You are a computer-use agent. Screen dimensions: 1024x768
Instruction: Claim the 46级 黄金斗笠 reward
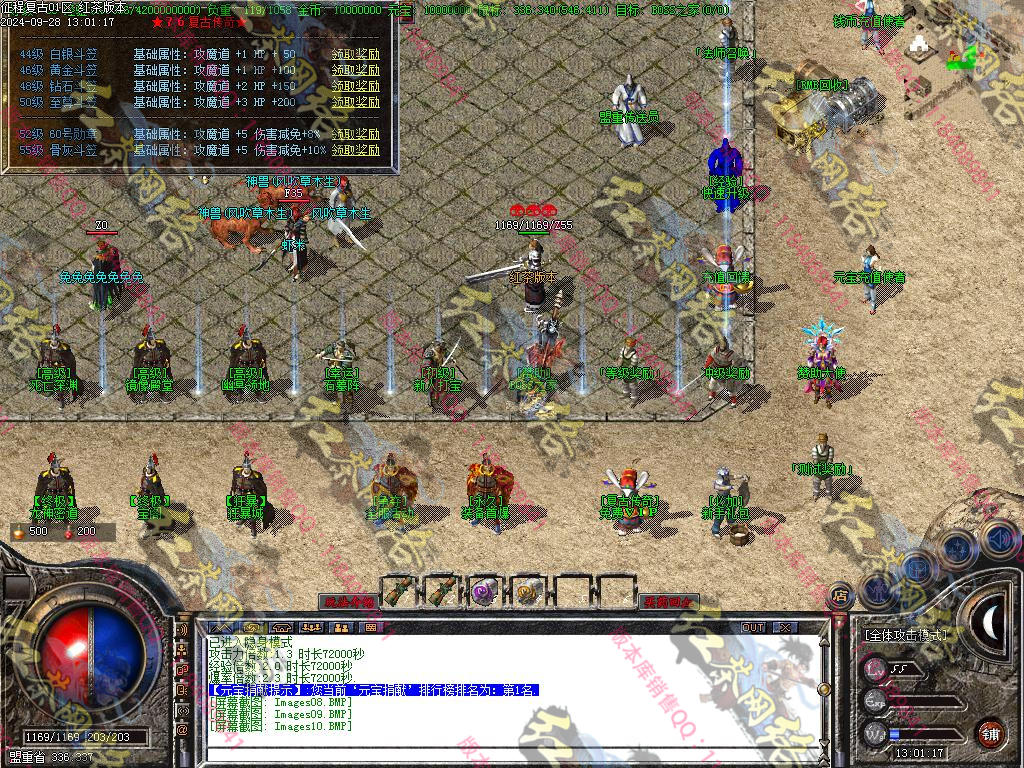[x=356, y=71]
